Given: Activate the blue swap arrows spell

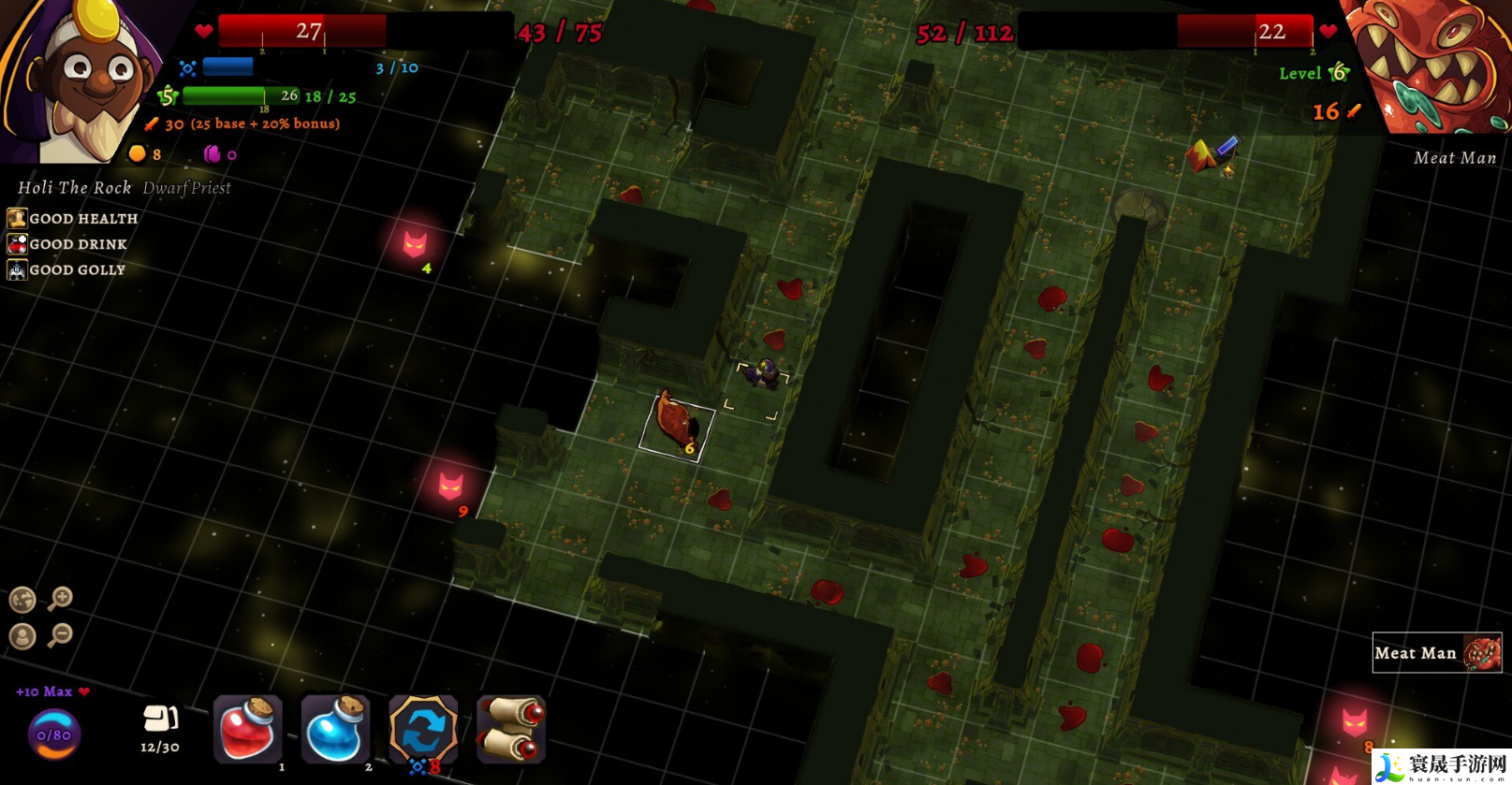Looking at the screenshot, I should [422, 729].
